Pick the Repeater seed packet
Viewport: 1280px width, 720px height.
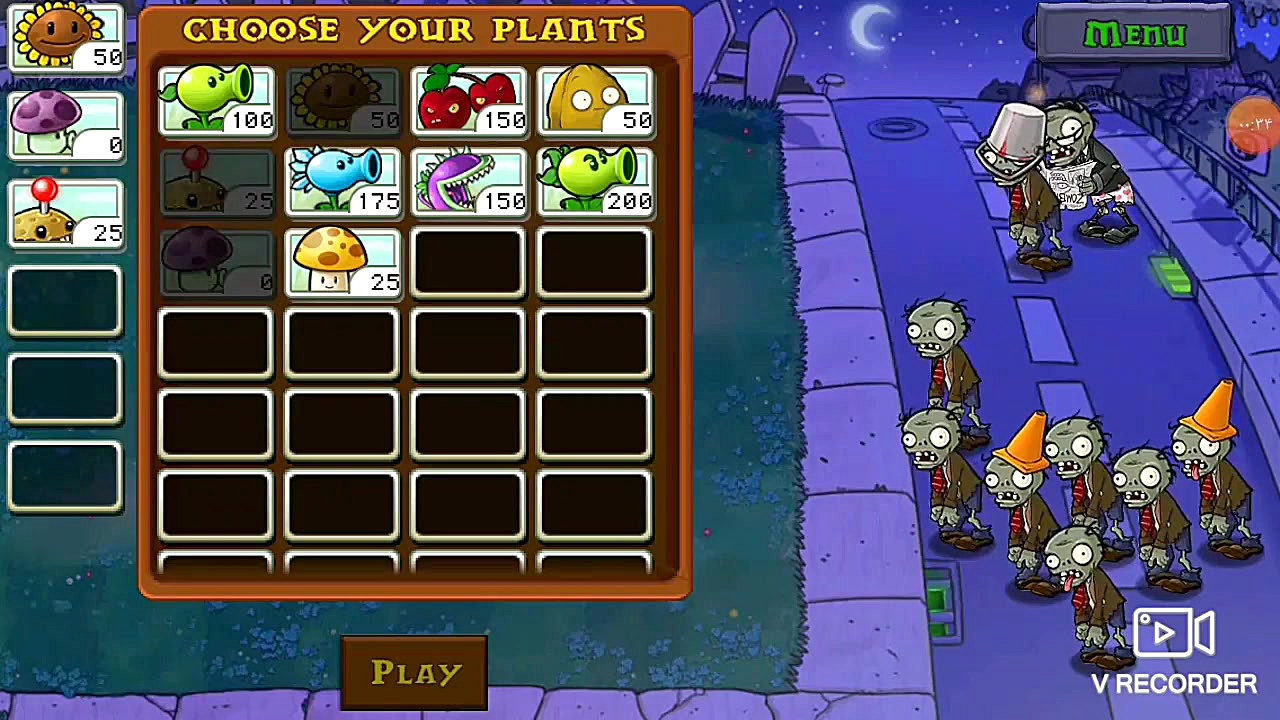[595, 182]
